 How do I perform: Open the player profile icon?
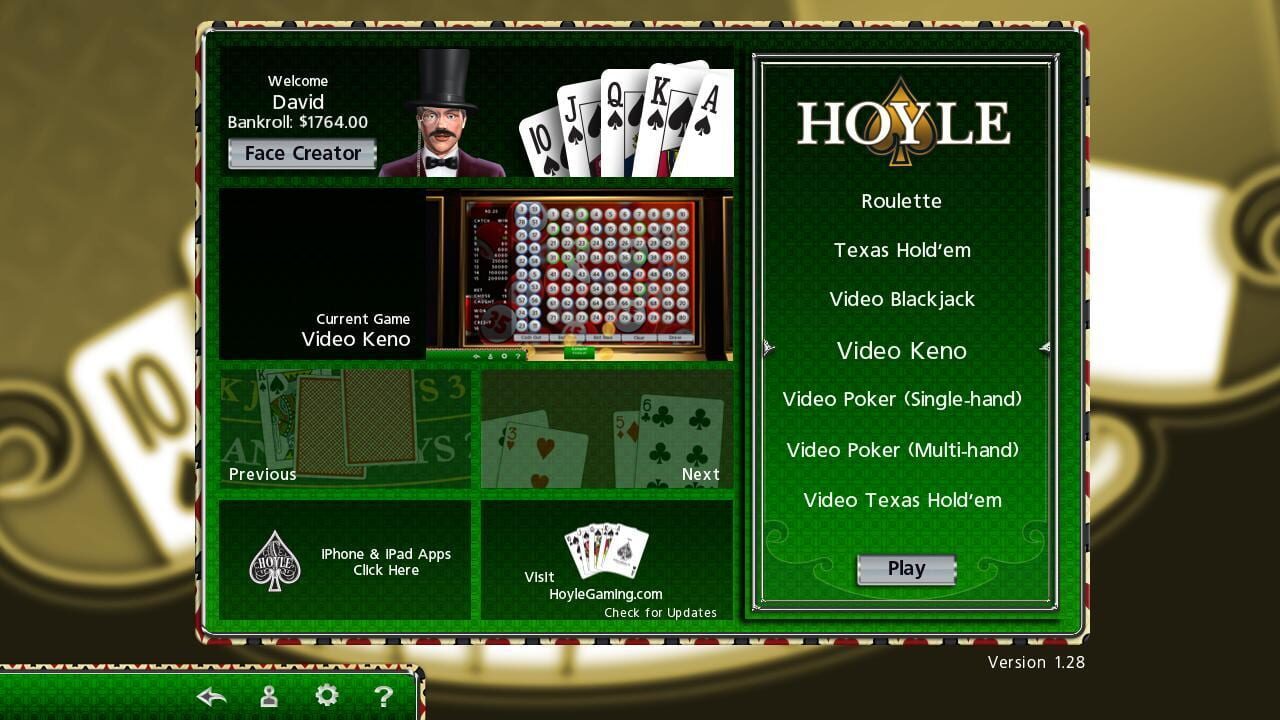point(268,695)
